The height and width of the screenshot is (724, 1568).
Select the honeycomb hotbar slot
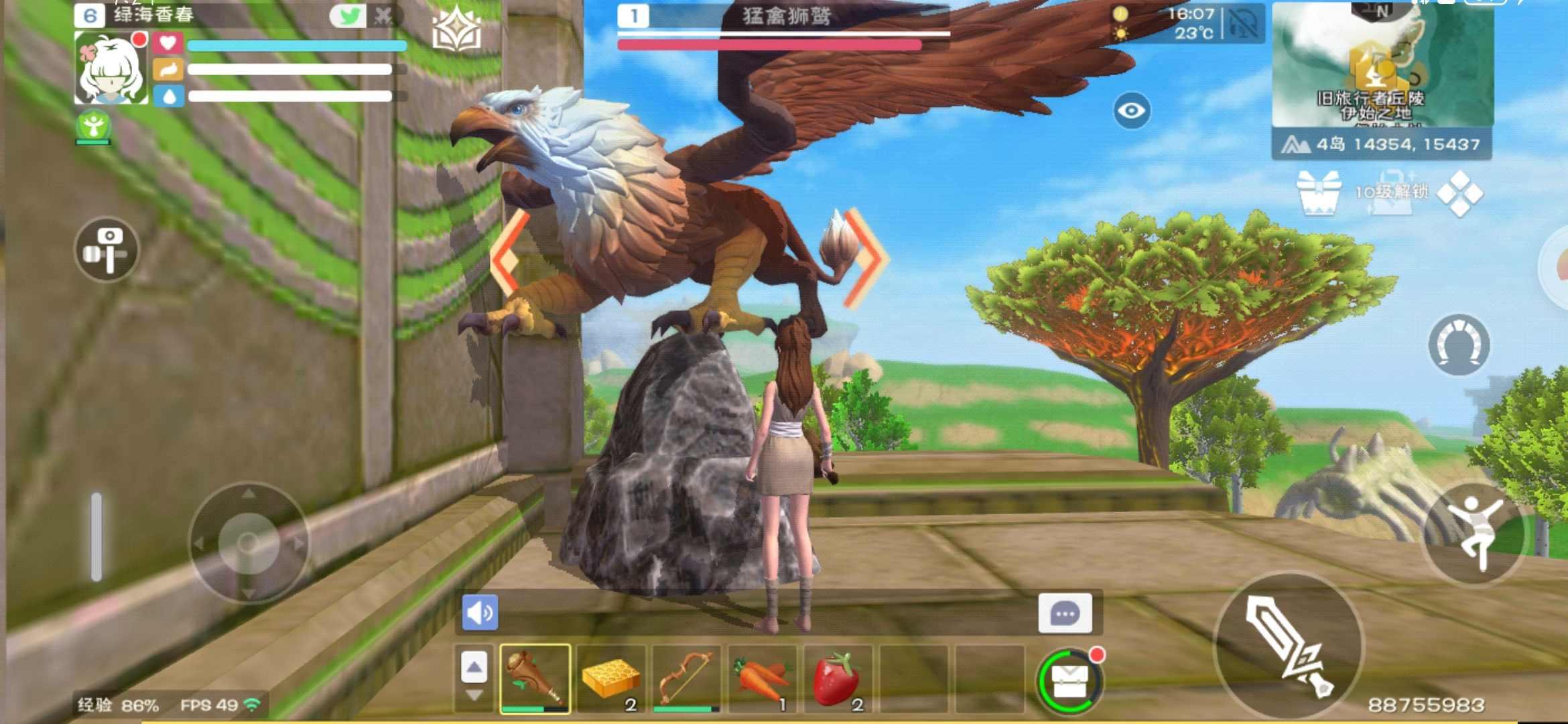point(610,678)
